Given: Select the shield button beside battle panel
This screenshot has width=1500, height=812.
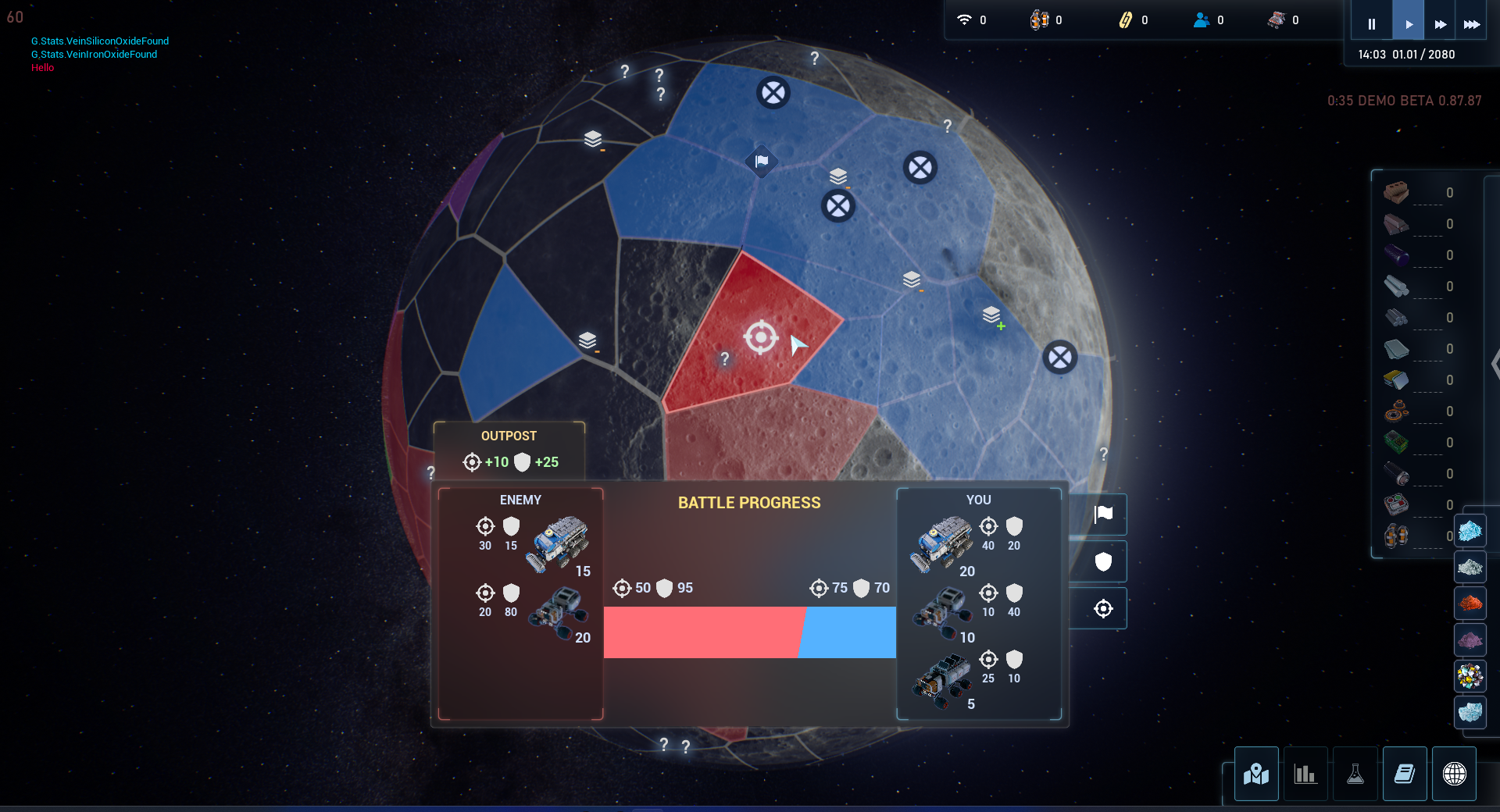Looking at the screenshot, I should pyautogui.click(x=1103, y=561).
